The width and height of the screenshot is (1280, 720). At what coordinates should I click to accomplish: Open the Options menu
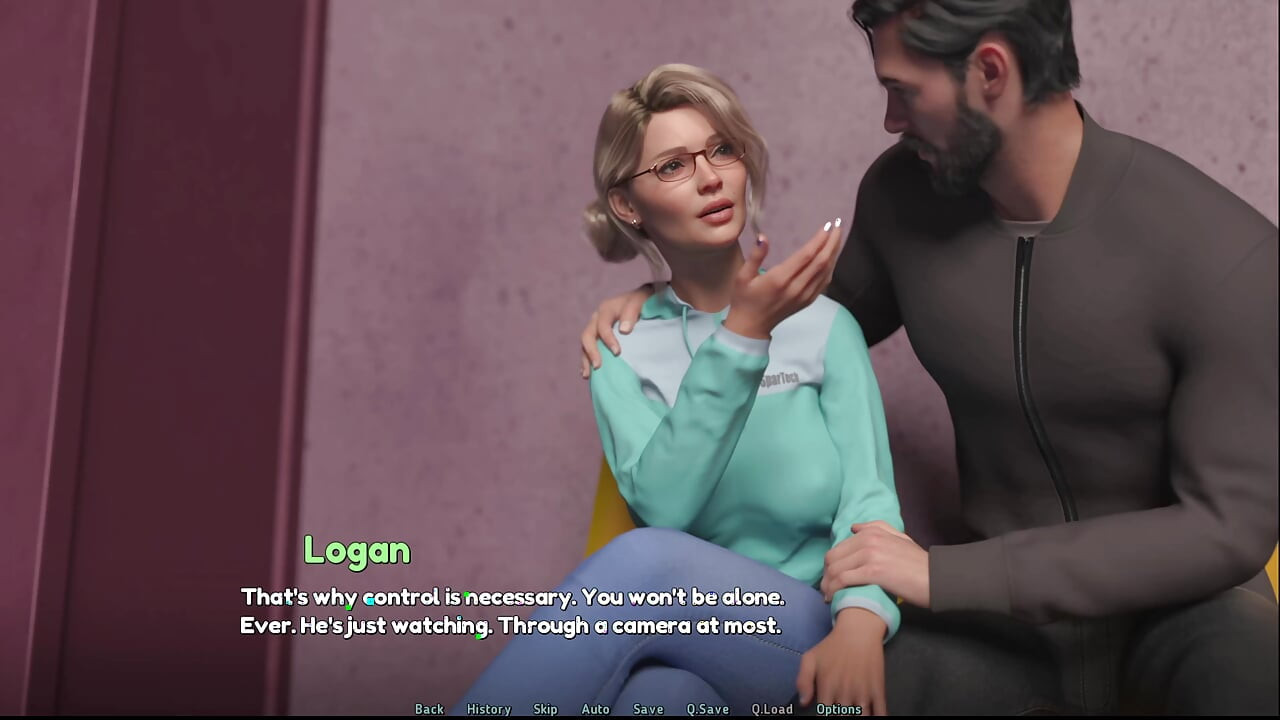coord(838,709)
